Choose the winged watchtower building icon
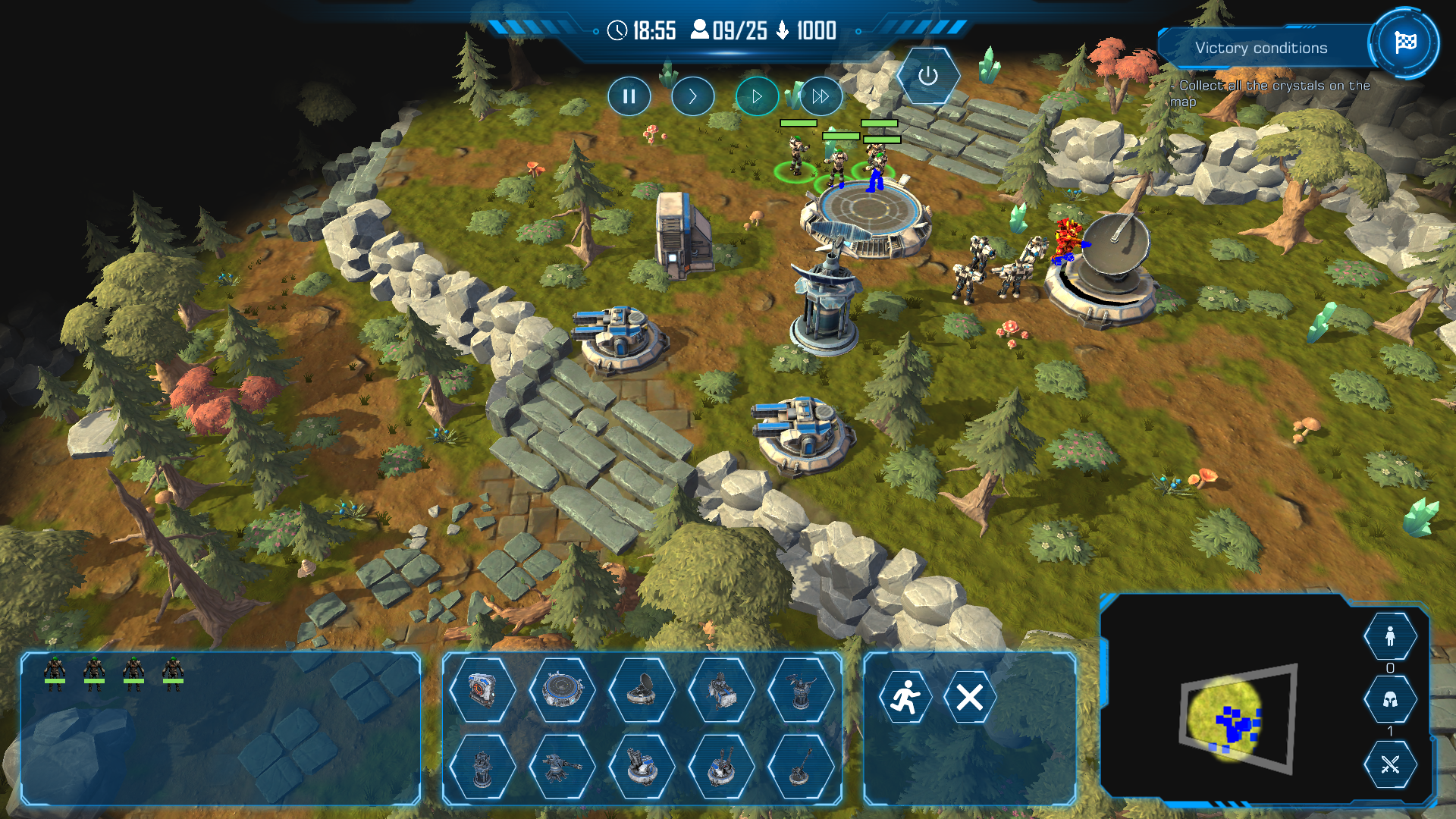Viewport: 1456px width, 819px height. pos(801,690)
